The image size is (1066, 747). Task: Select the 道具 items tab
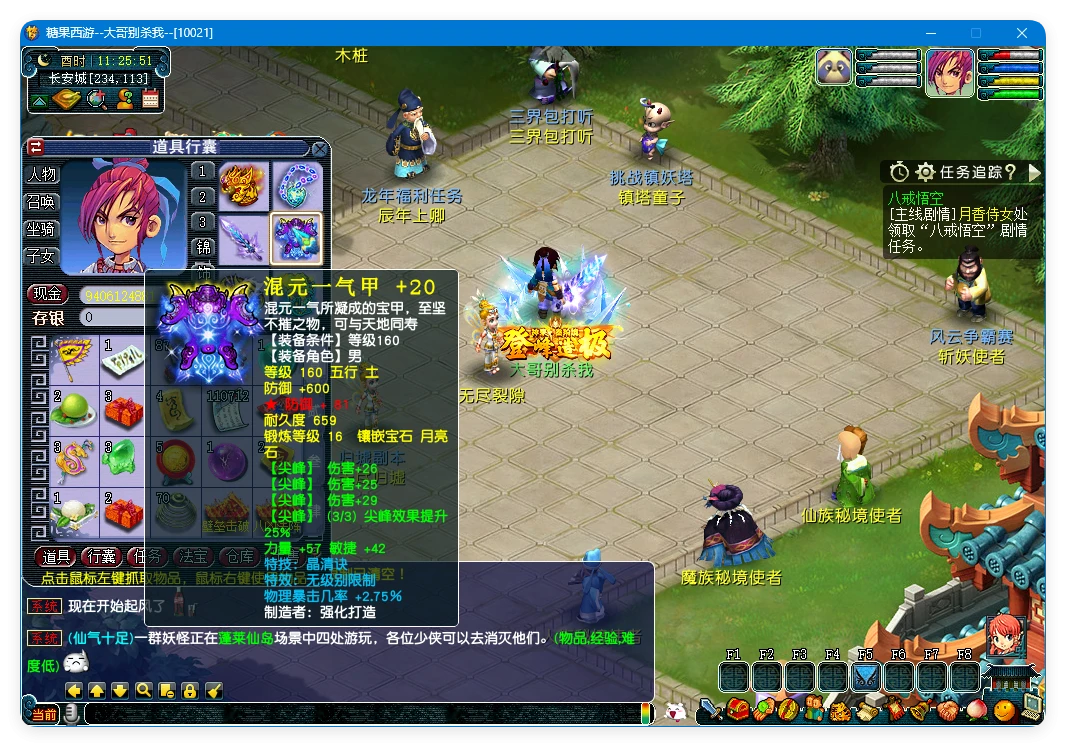tap(55, 556)
